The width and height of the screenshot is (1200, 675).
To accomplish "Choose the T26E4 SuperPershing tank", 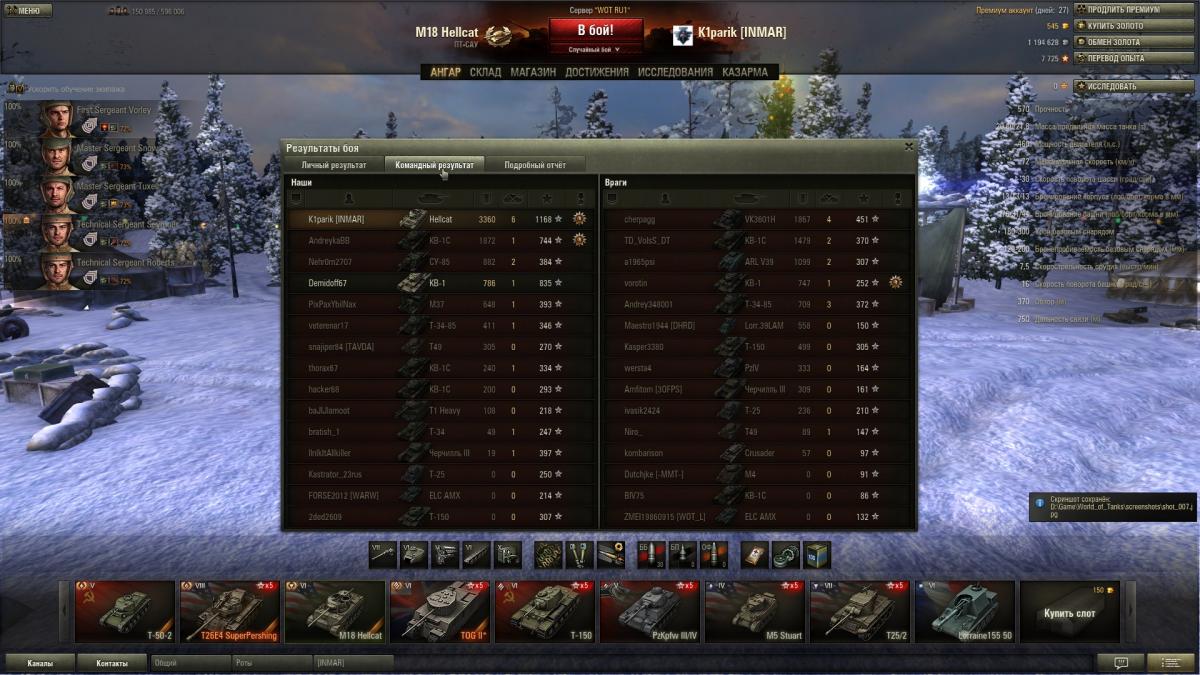I will coord(229,611).
